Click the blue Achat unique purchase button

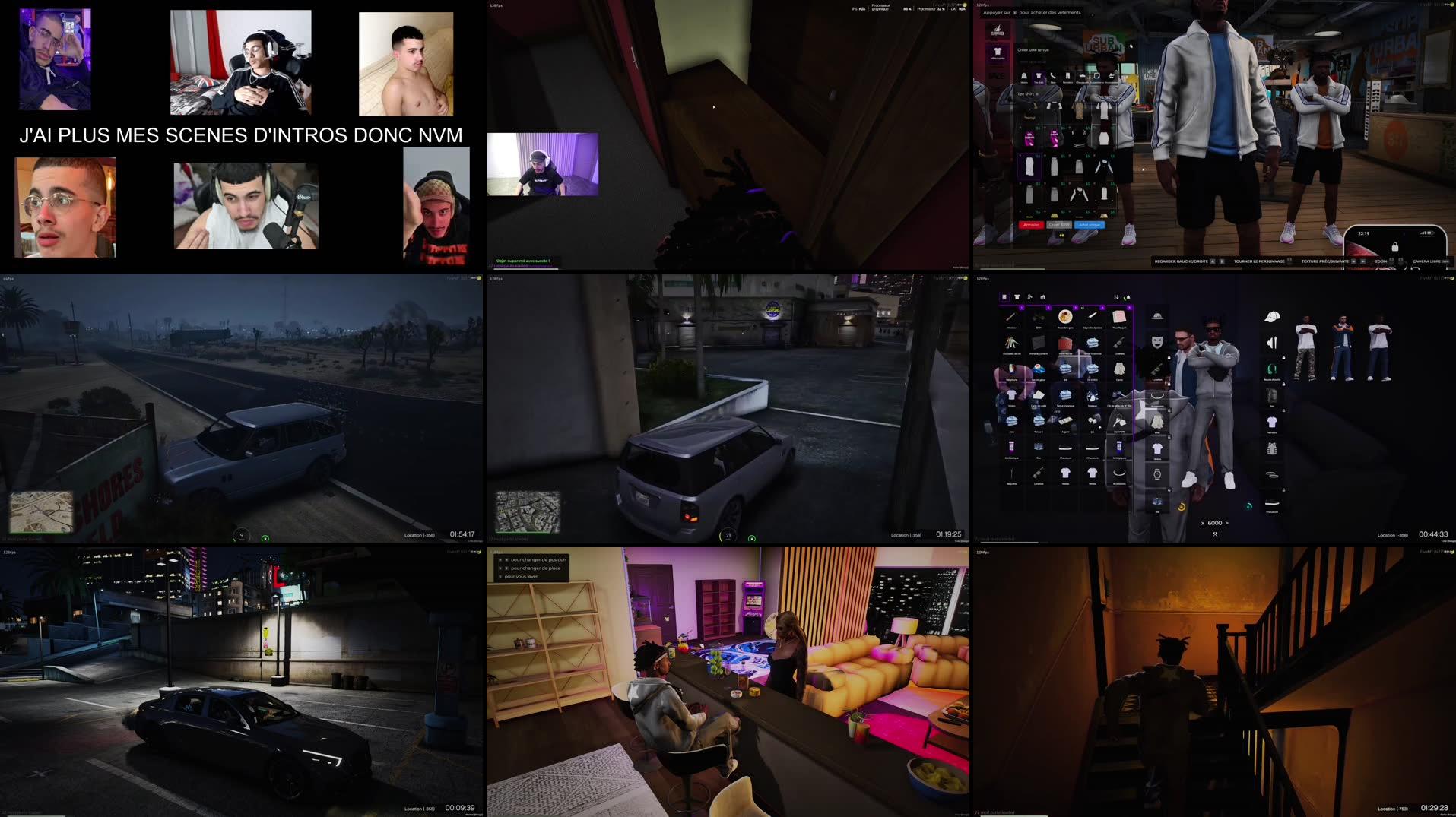pyautogui.click(x=1090, y=225)
